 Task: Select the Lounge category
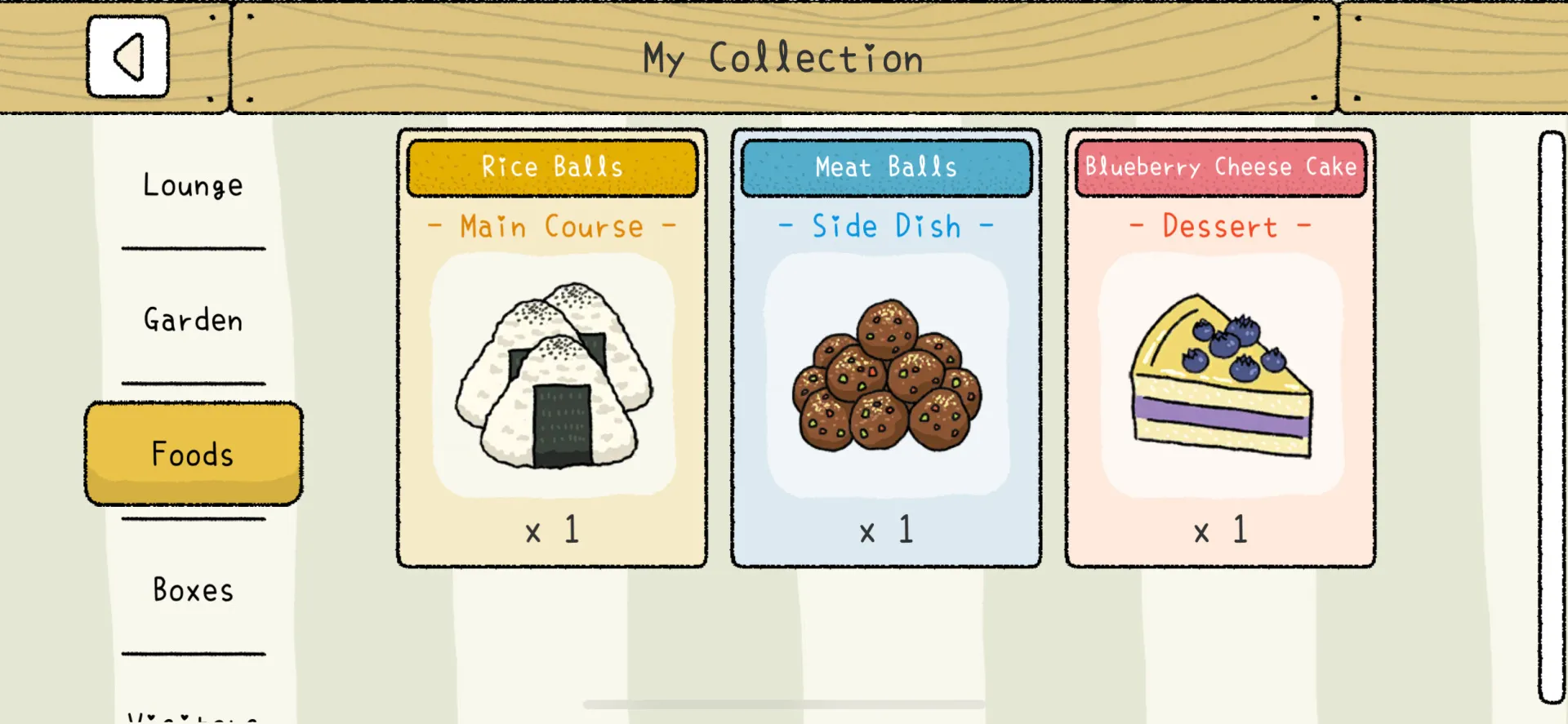point(193,185)
